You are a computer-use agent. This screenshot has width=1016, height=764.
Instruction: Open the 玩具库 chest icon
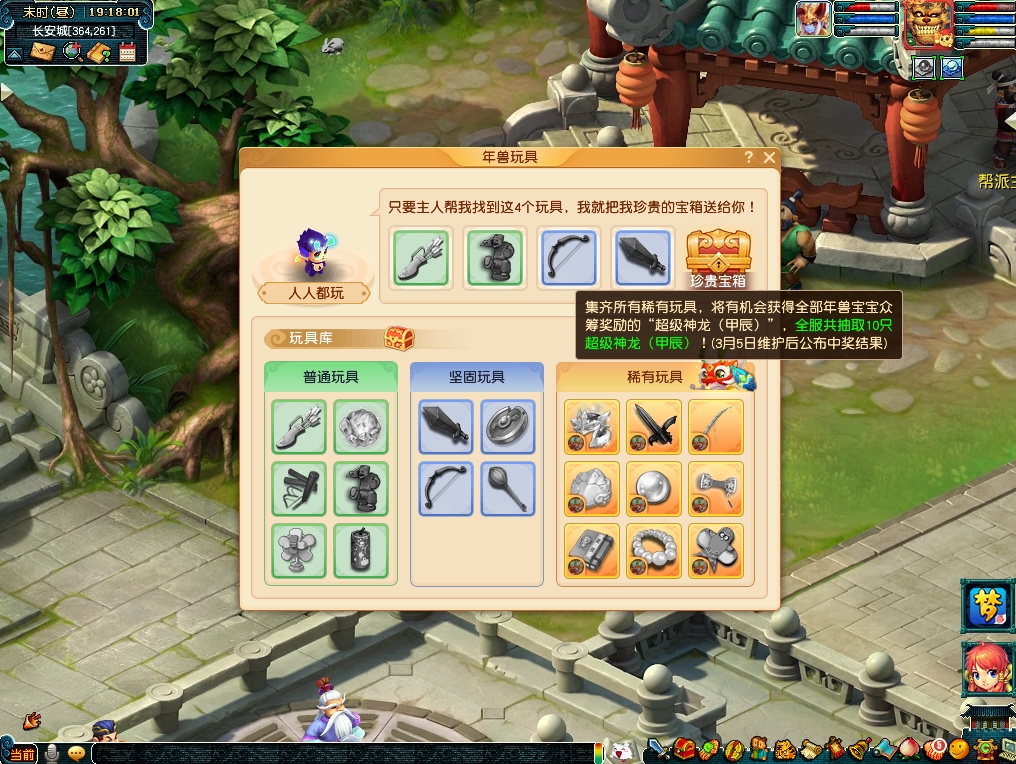coord(399,338)
